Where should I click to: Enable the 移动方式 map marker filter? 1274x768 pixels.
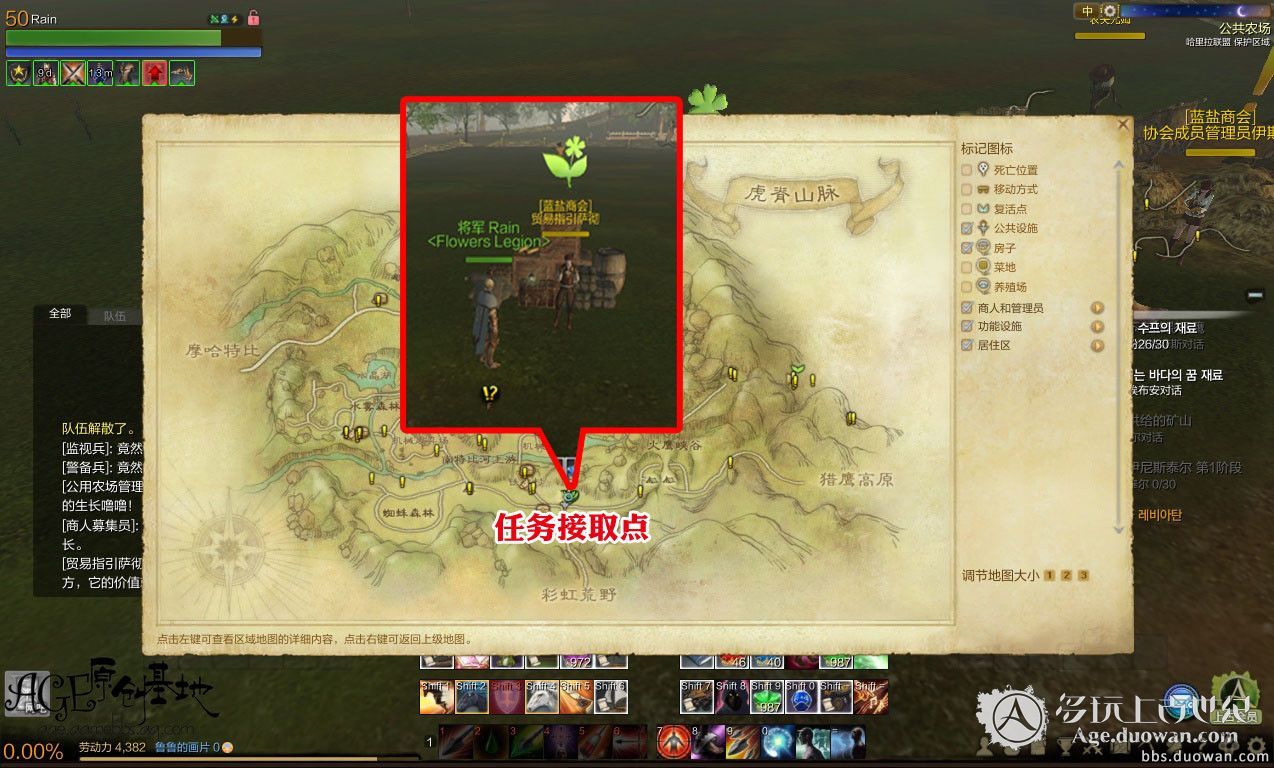coord(967,189)
